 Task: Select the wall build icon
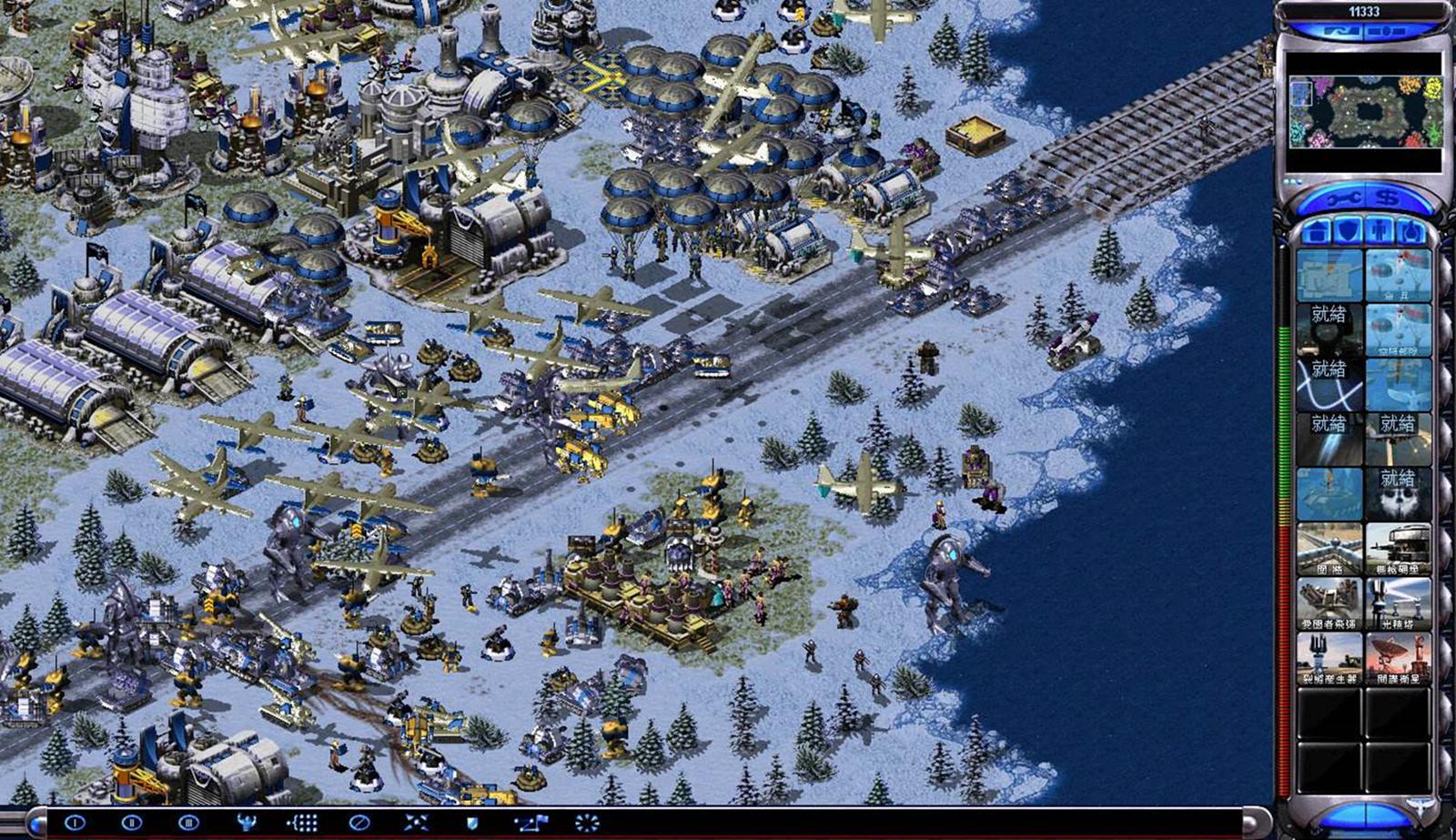click(1329, 549)
